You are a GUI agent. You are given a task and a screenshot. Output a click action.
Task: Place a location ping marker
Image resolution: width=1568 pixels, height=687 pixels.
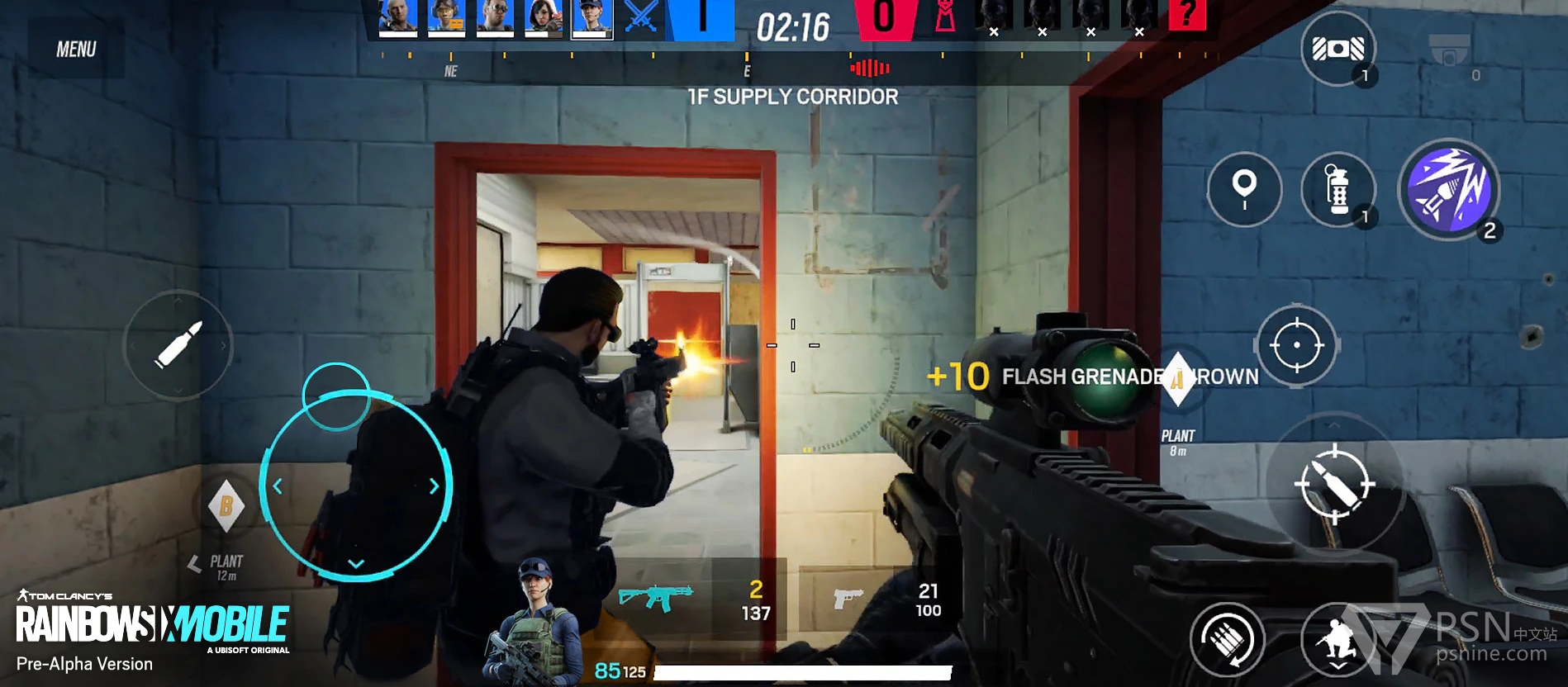1244,189
